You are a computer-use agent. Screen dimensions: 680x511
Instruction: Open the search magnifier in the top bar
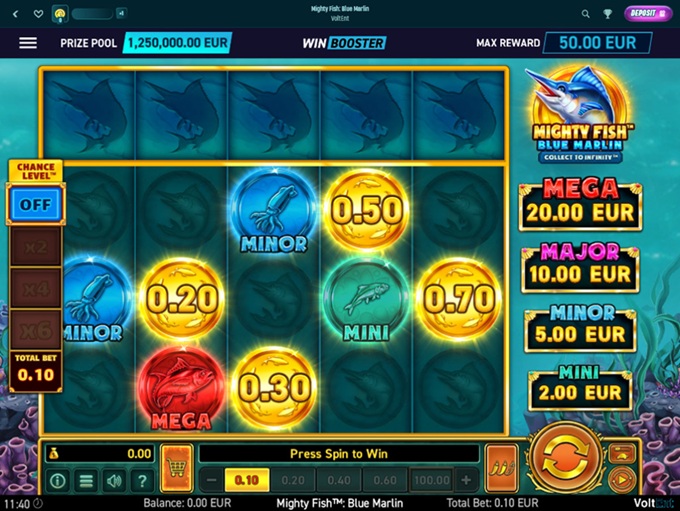click(585, 14)
